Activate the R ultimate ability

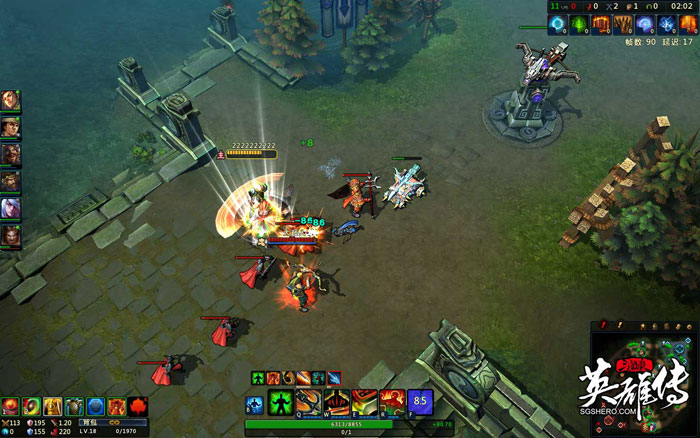click(x=392, y=403)
